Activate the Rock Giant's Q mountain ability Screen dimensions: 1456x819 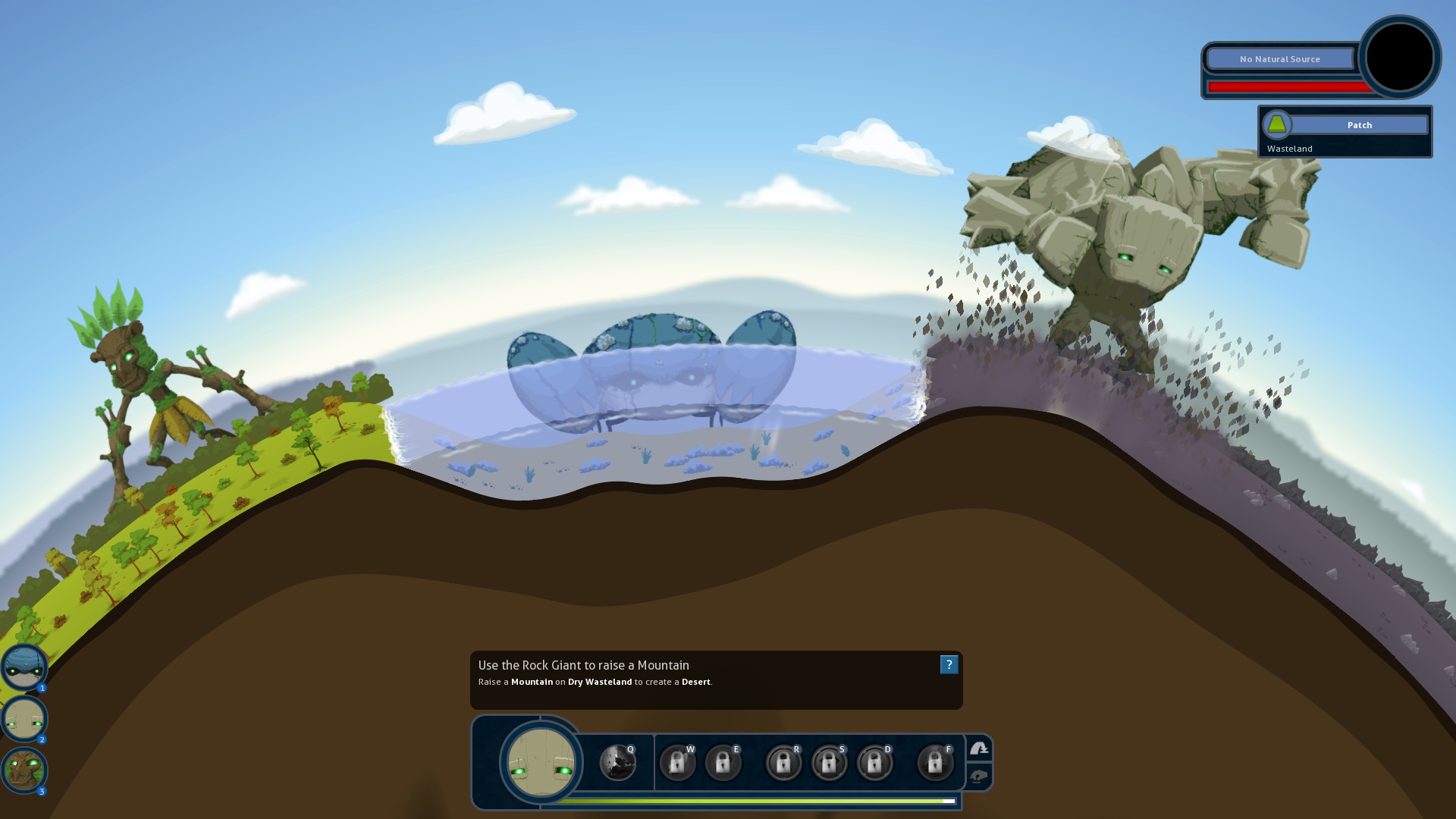click(x=617, y=762)
